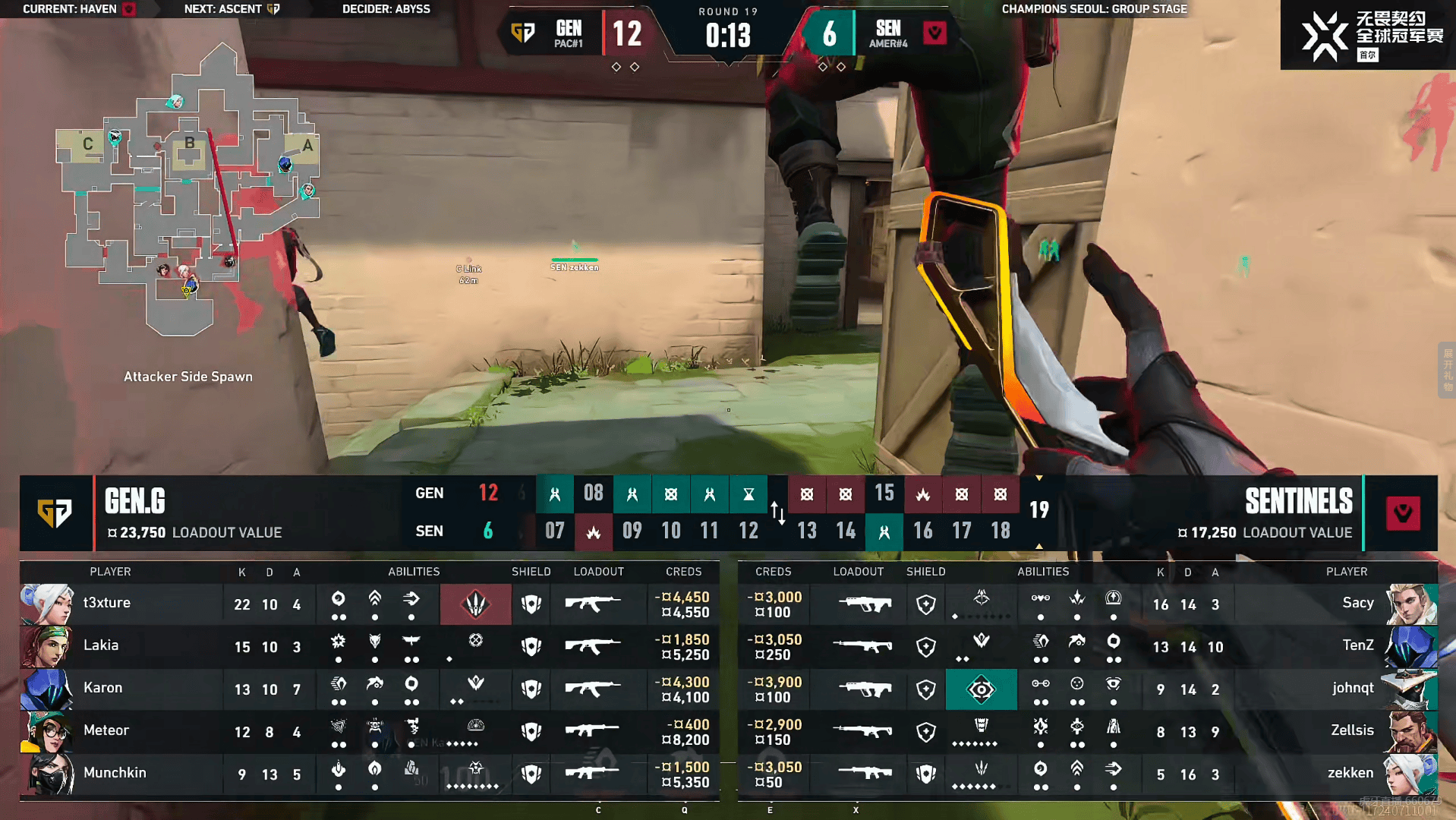Pick Sacy's agent portrait
Image resolution: width=1456 pixels, height=820 pixels.
point(1410,604)
